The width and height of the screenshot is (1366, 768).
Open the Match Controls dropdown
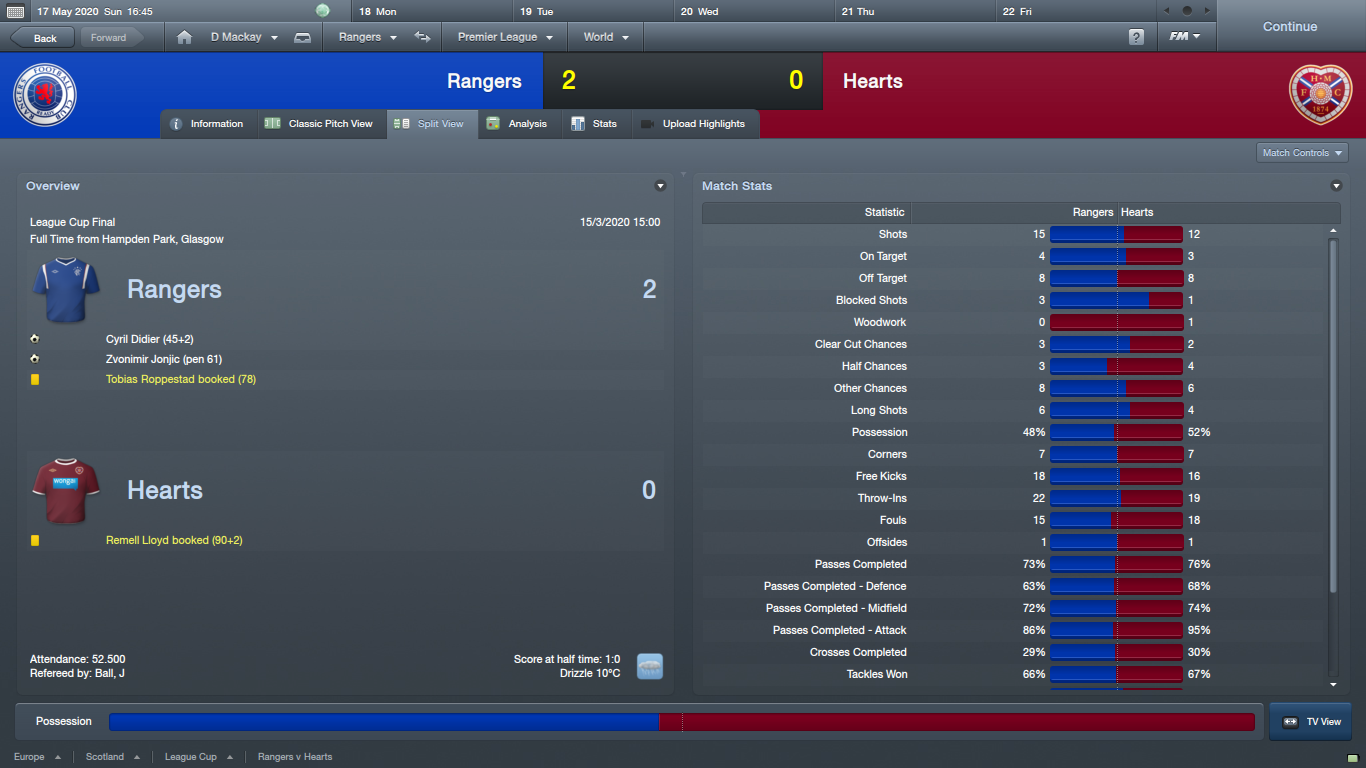coord(1302,153)
